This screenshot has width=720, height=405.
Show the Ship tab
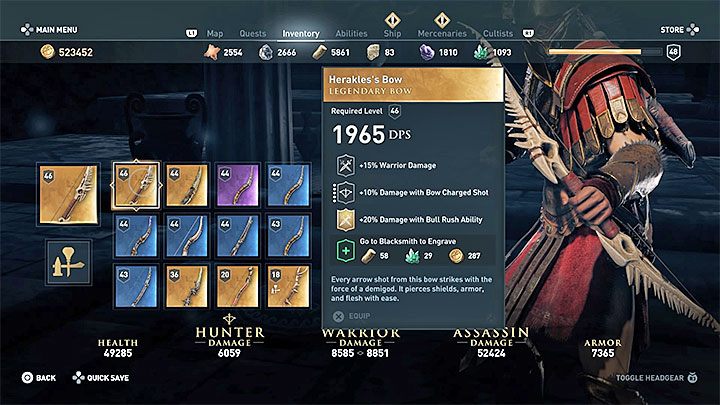393,33
